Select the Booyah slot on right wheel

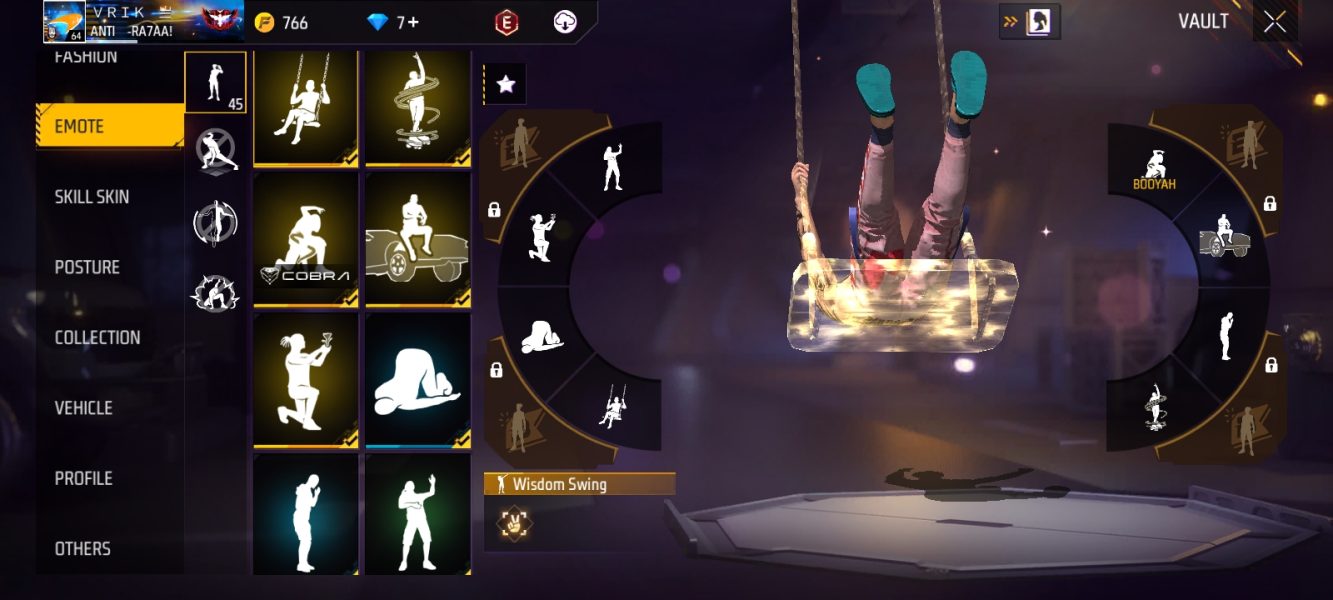(1154, 169)
